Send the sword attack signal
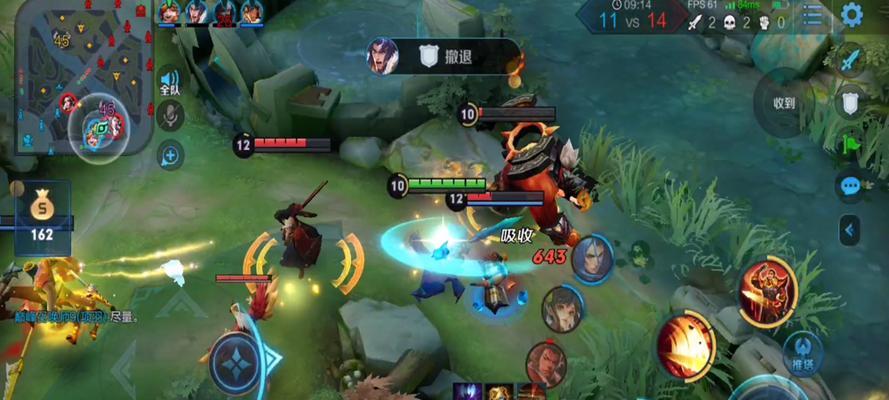 point(850,59)
